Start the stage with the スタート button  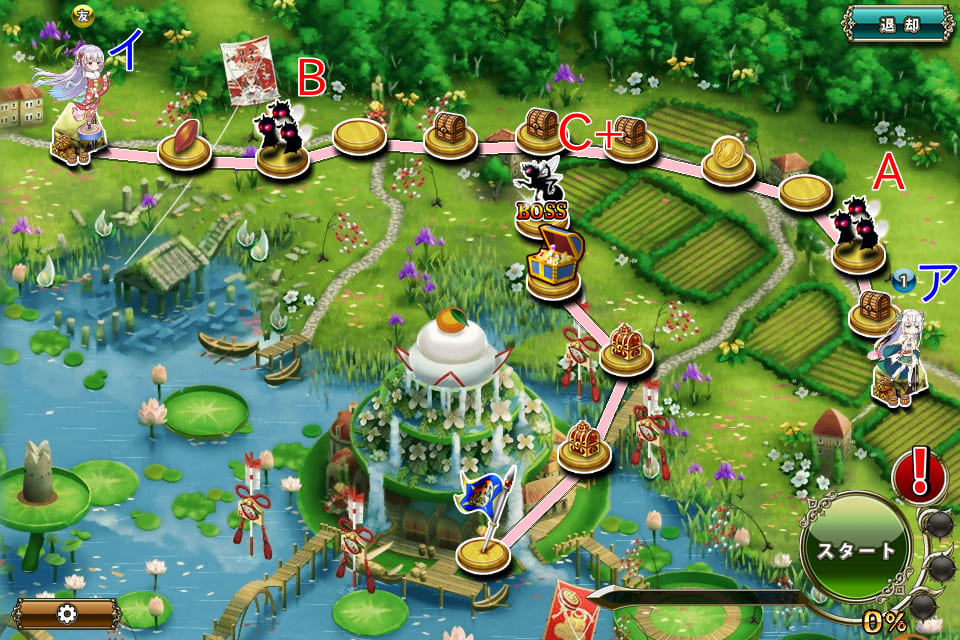click(856, 549)
